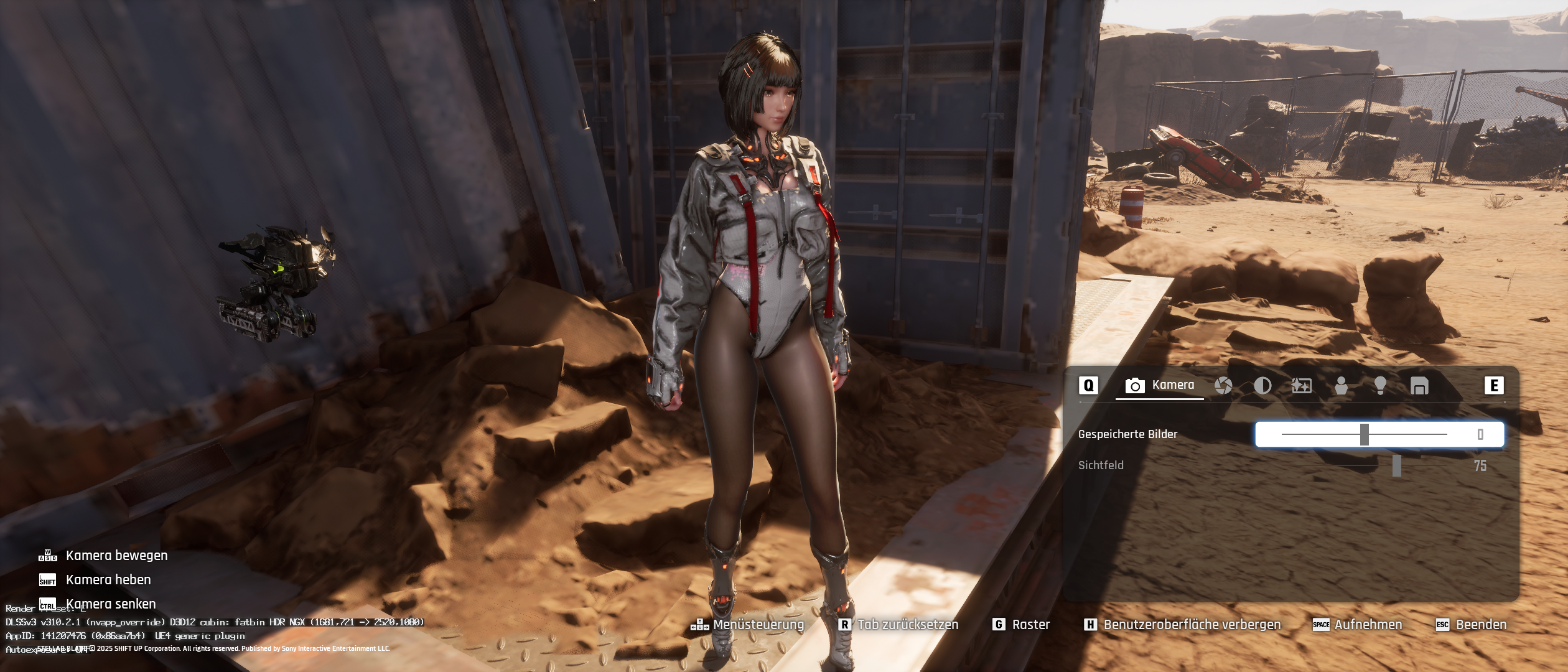
Task: Switch to the character figure tab
Action: [x=1341, y=386]
